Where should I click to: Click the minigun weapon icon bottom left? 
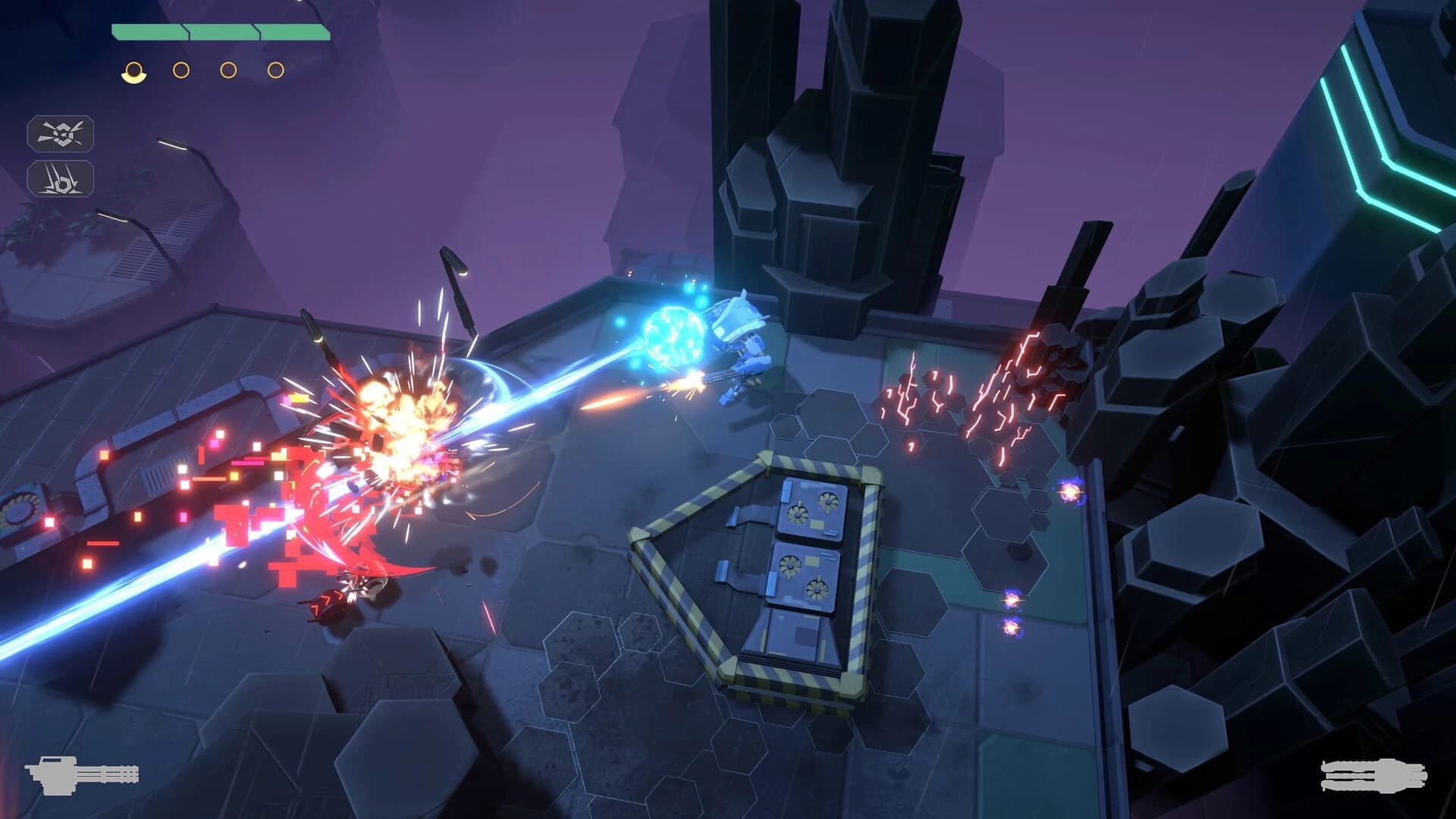tap(83, 775)
